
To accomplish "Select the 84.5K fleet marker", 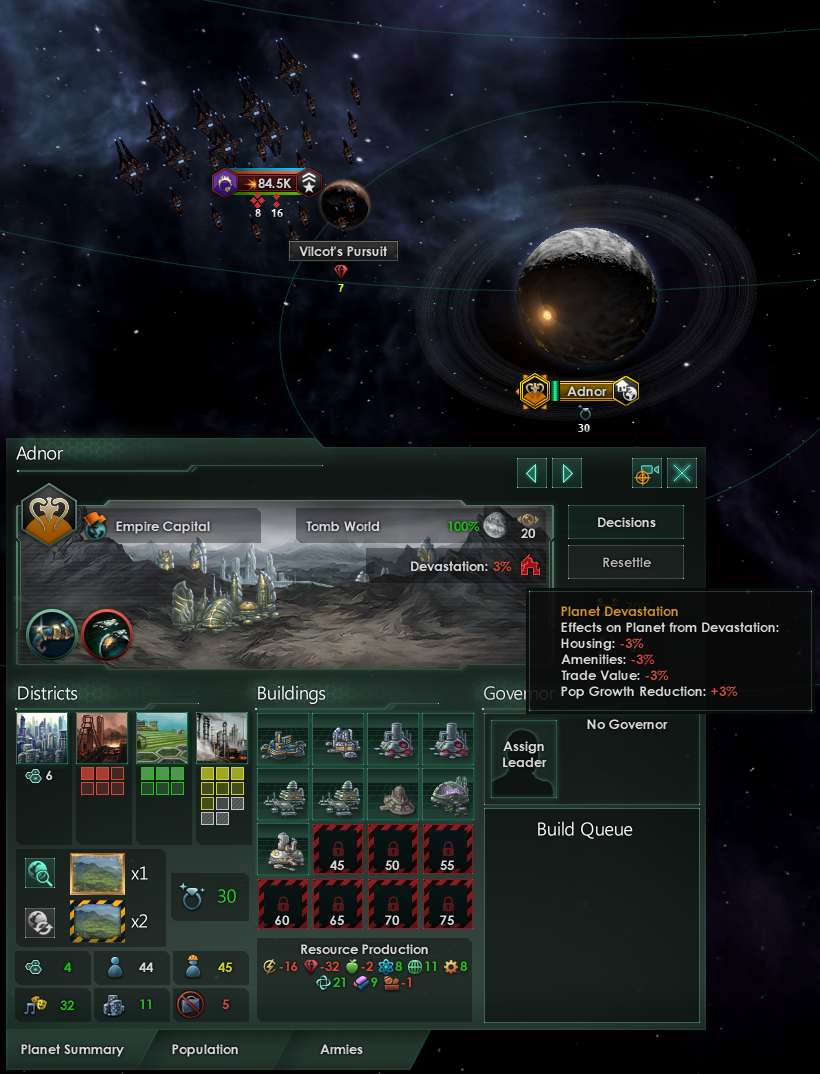I will click(x=267, y=183).
